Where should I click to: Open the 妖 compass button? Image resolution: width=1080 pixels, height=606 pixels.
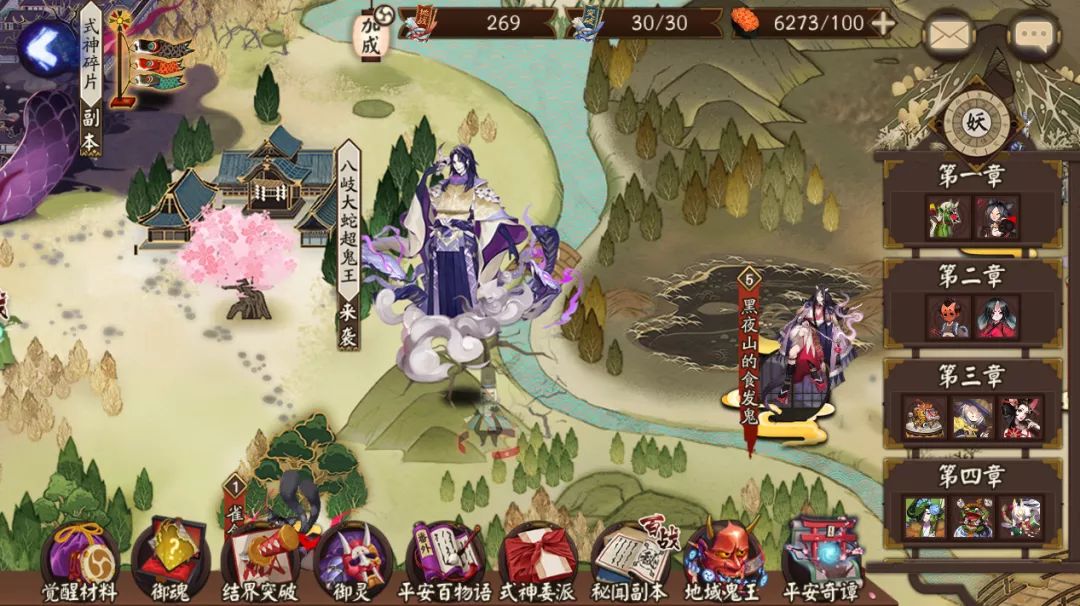point(976,122)
